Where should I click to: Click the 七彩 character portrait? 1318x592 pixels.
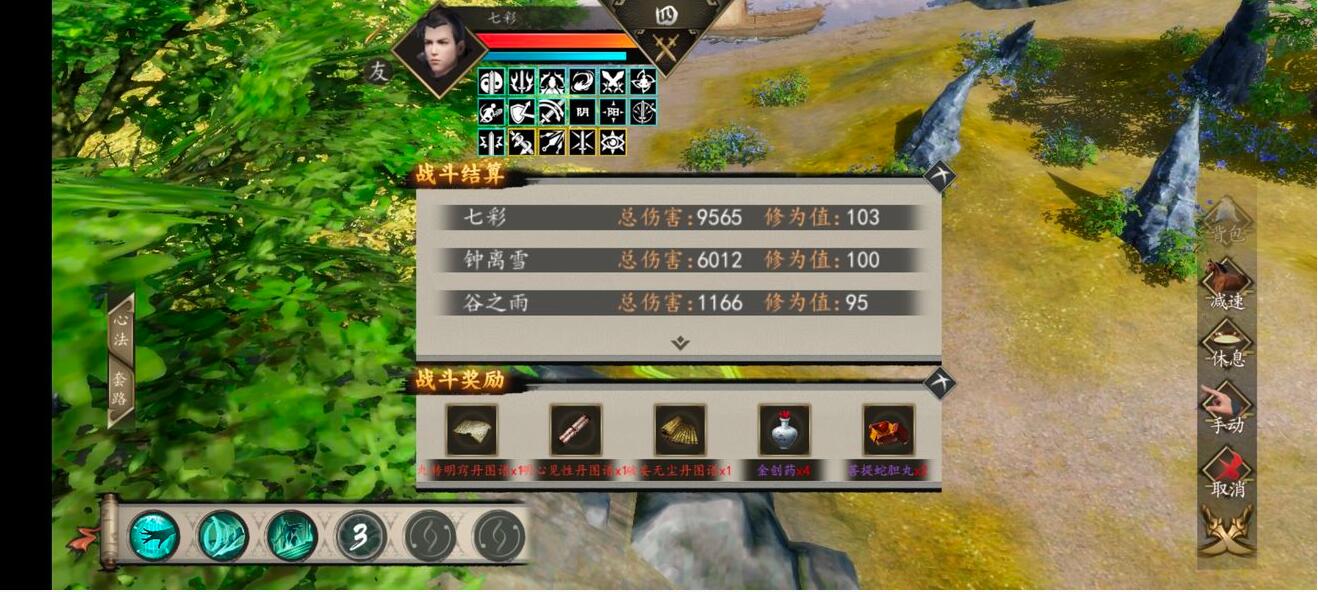click(438, 50)
